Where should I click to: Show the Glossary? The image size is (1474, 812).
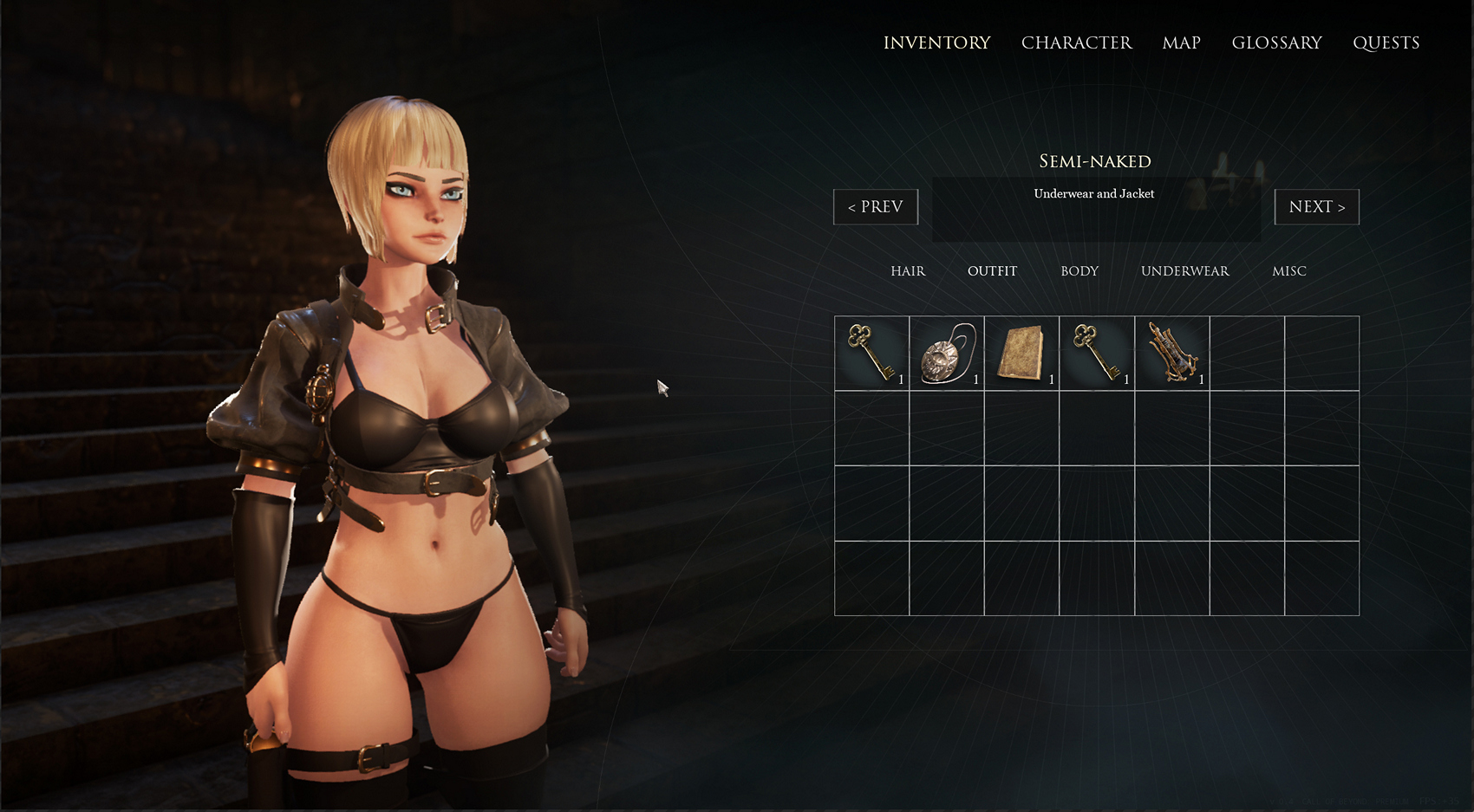[x=1276, y=42]
